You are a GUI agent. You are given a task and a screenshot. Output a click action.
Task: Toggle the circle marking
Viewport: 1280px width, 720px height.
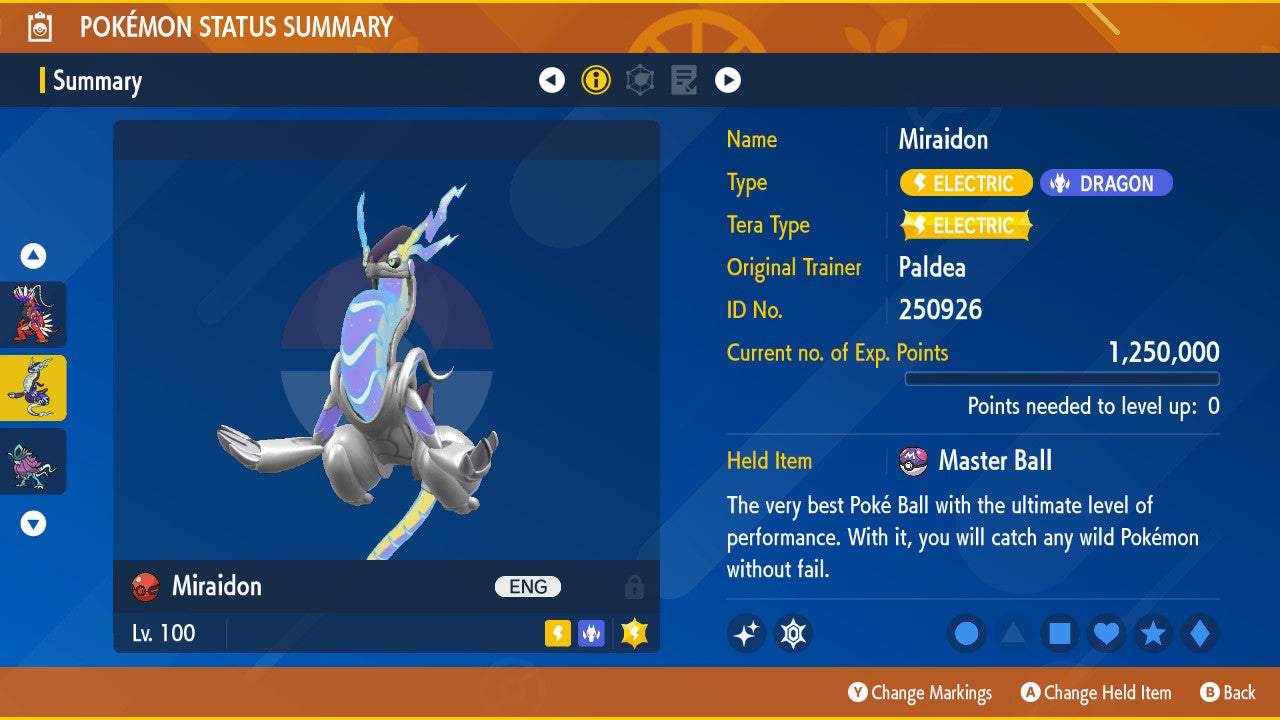tap(967, 634)
